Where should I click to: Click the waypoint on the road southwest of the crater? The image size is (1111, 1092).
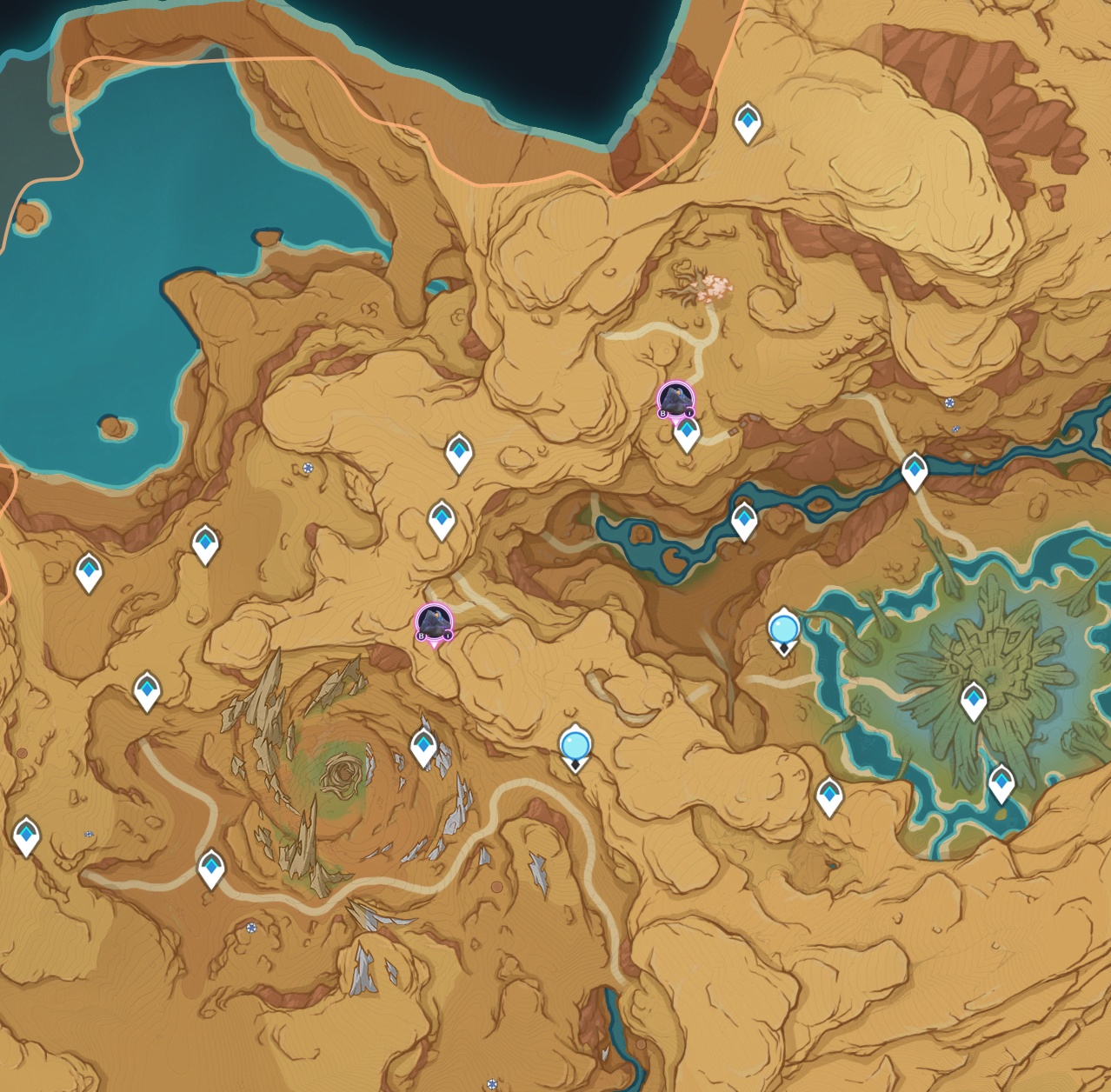211,868
